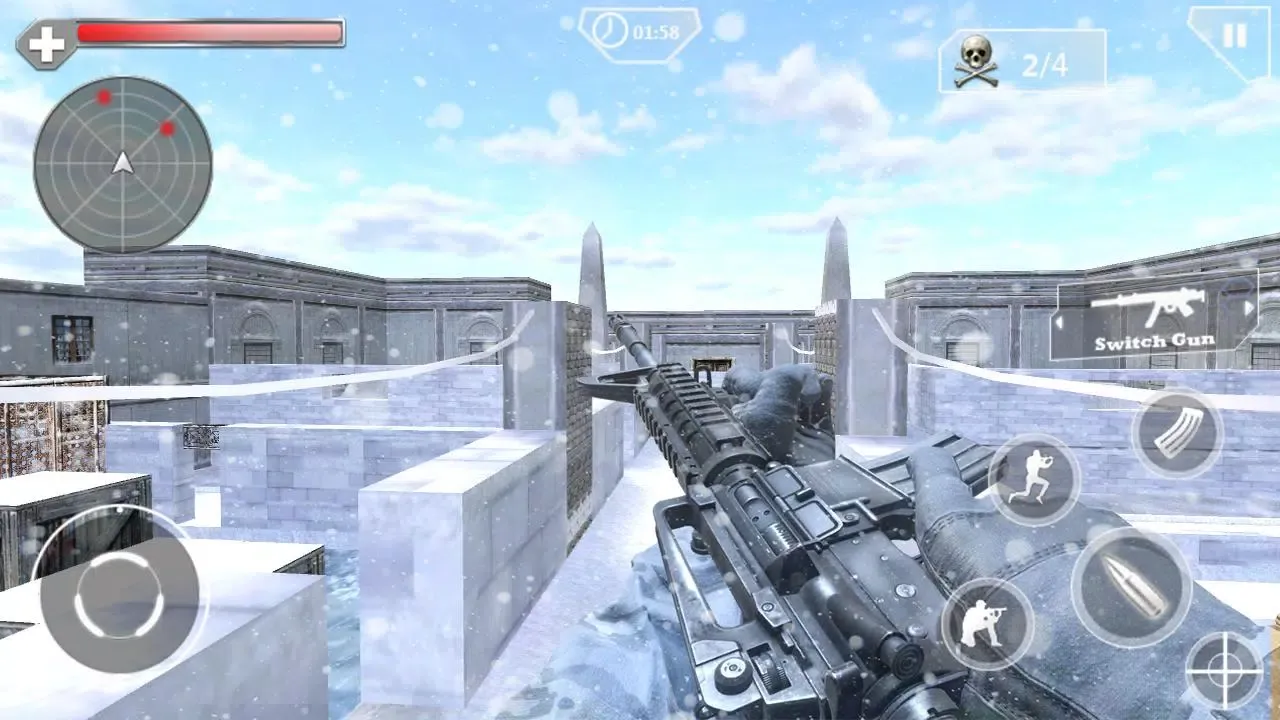
Task: Tap the skull kill counter icon
Action: click(977, 62)
